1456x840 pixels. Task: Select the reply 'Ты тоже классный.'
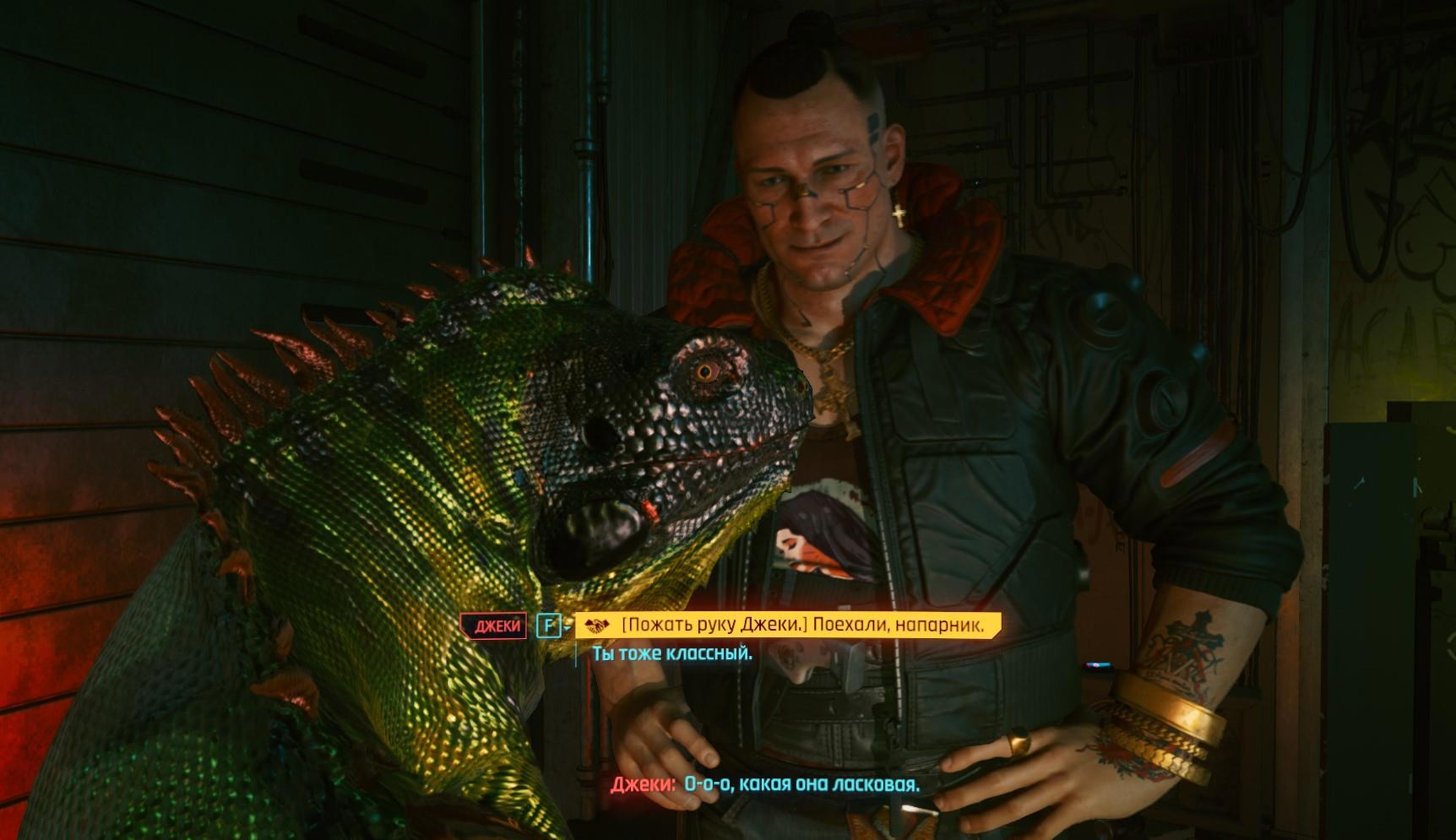(x=672, y=653)
